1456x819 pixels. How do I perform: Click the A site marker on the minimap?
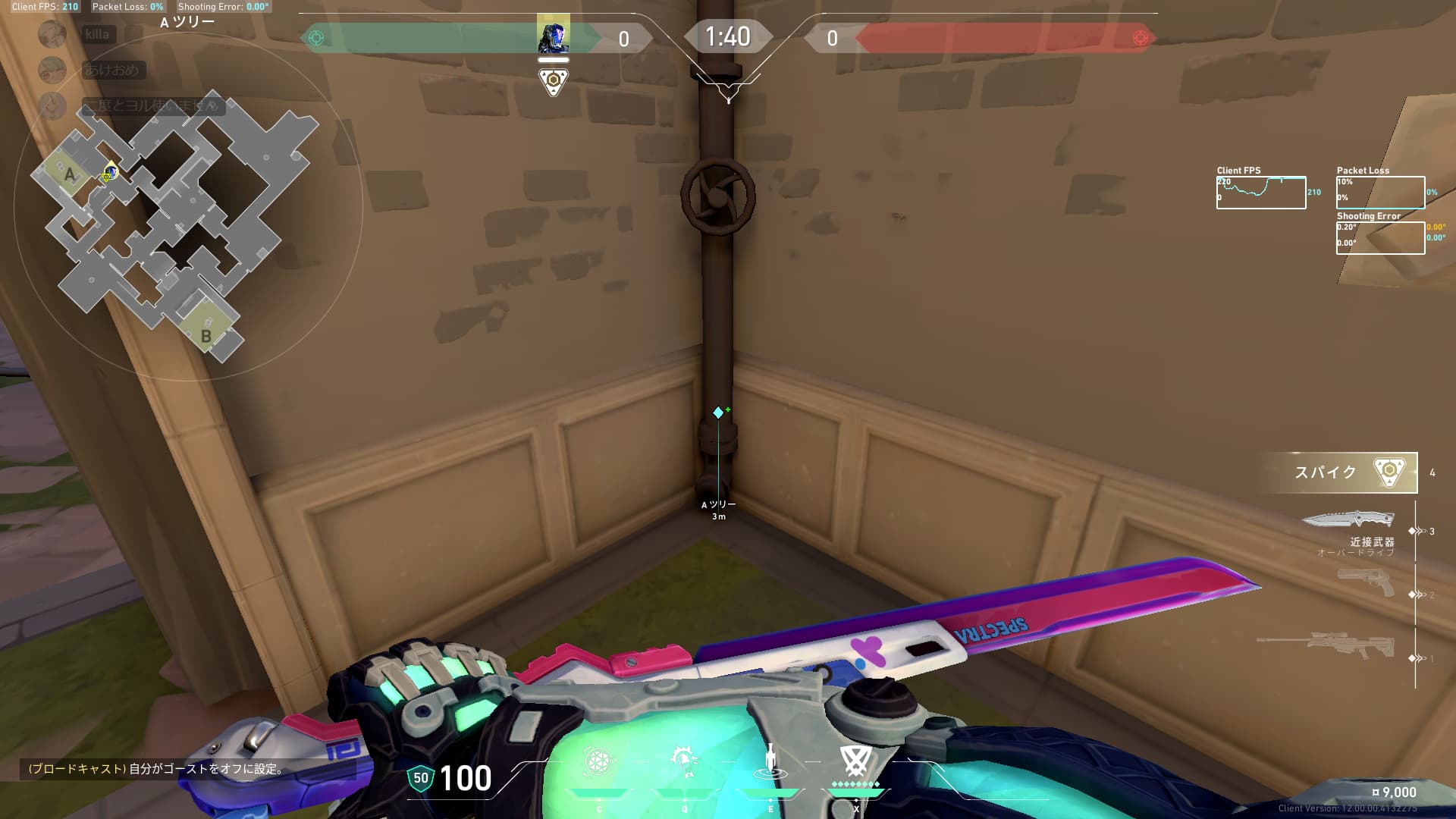coord(69,175)
